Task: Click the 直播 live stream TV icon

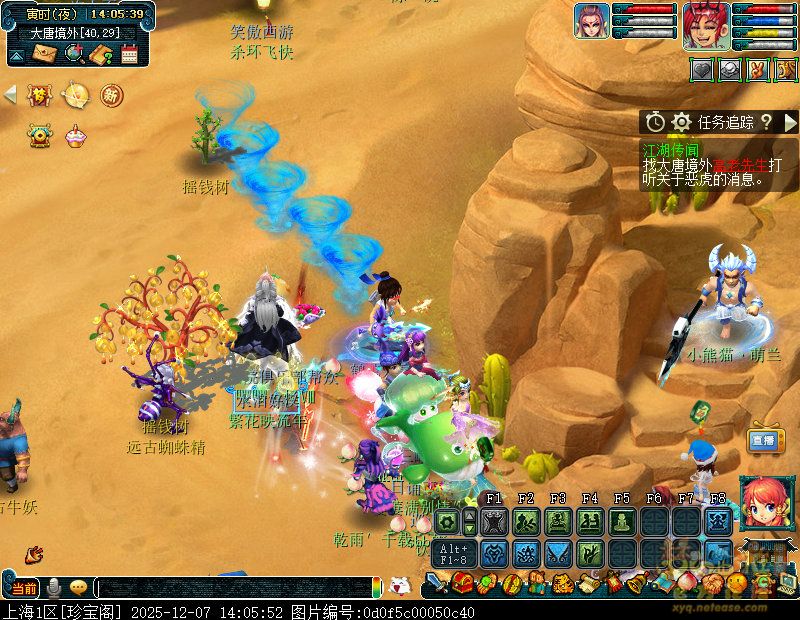Action: tap(764, 439)
